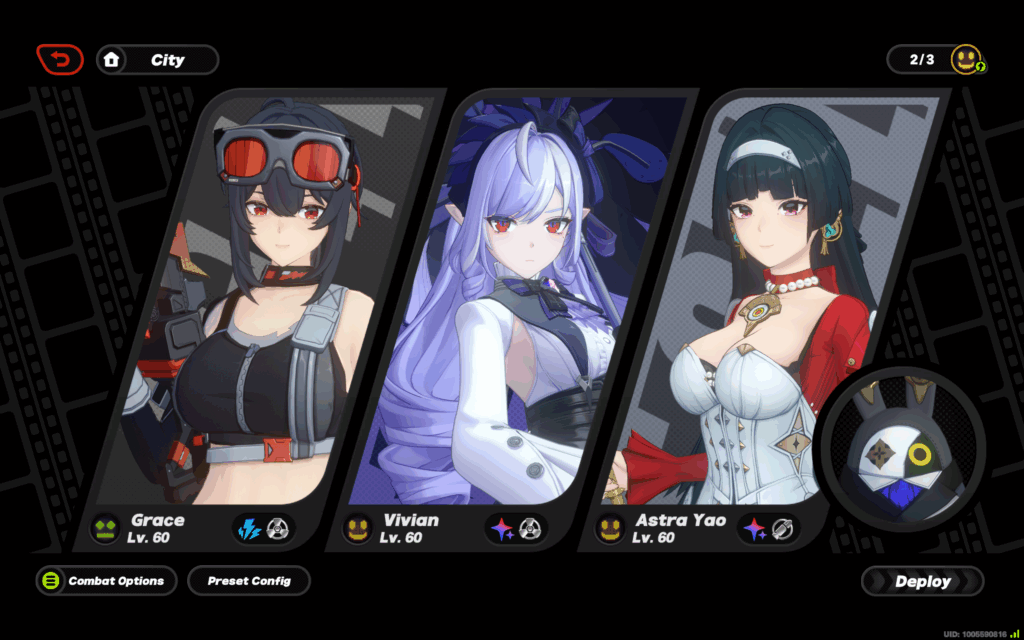Deploy the squad
Screen dimensions: 1024x640
[x=922, y=581]
